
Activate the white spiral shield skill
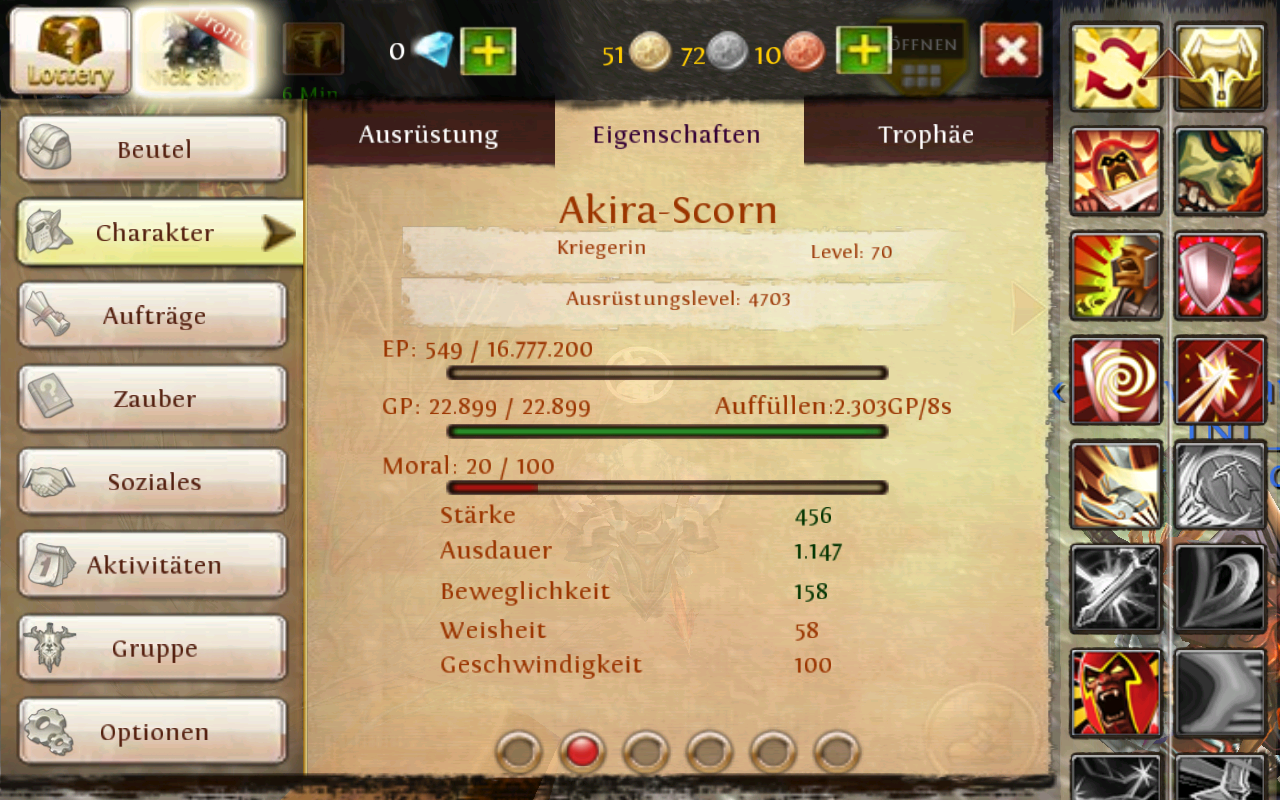pyautogui.click(x=1116, y=380)
